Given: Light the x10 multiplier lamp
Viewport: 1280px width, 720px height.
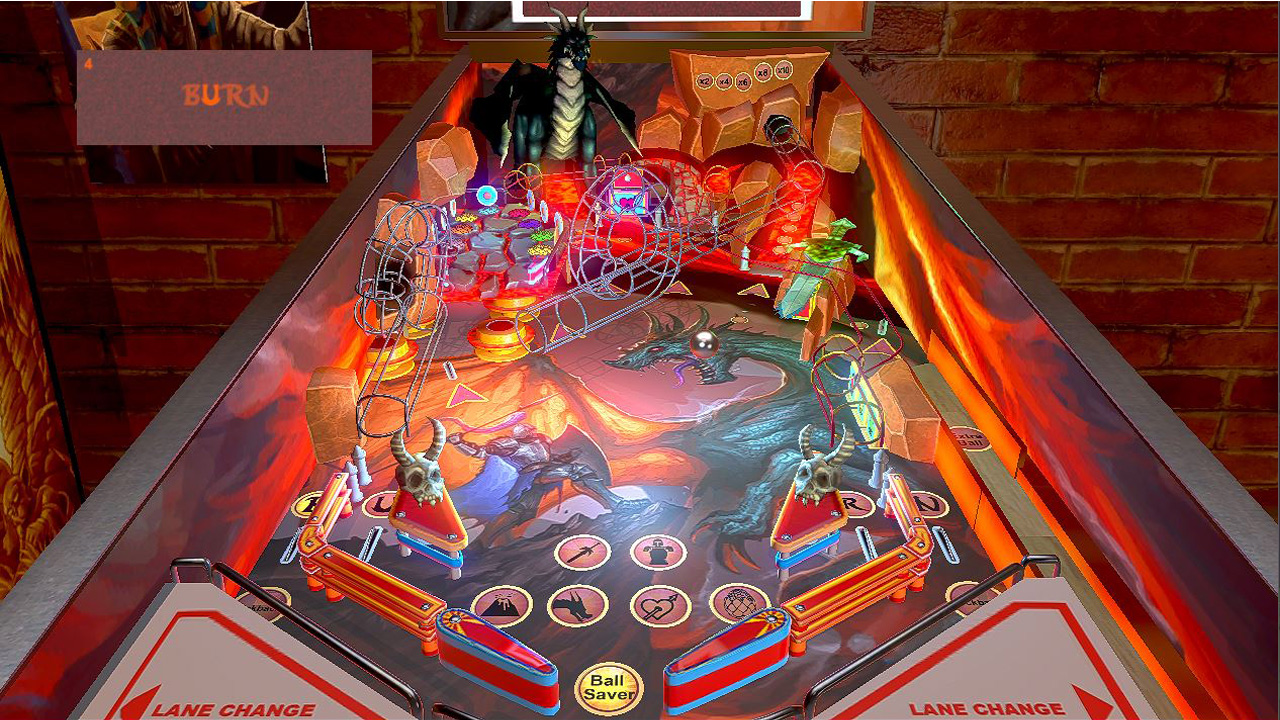Looking at the screenshot, I should 783,70.
